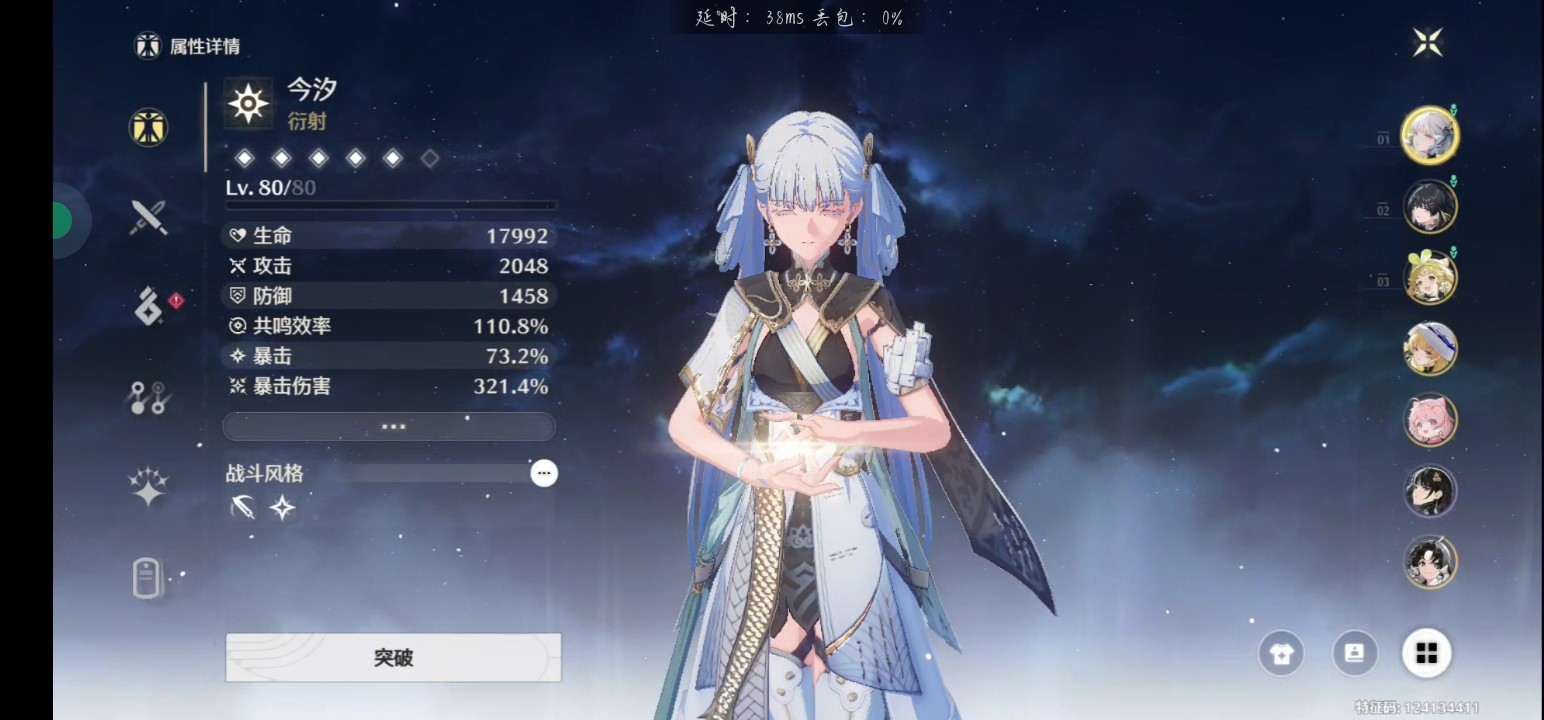The height and width of the screenshot is (720, 1544).
Task: Open the outfit shirt button
Action: pos(1282,654)
